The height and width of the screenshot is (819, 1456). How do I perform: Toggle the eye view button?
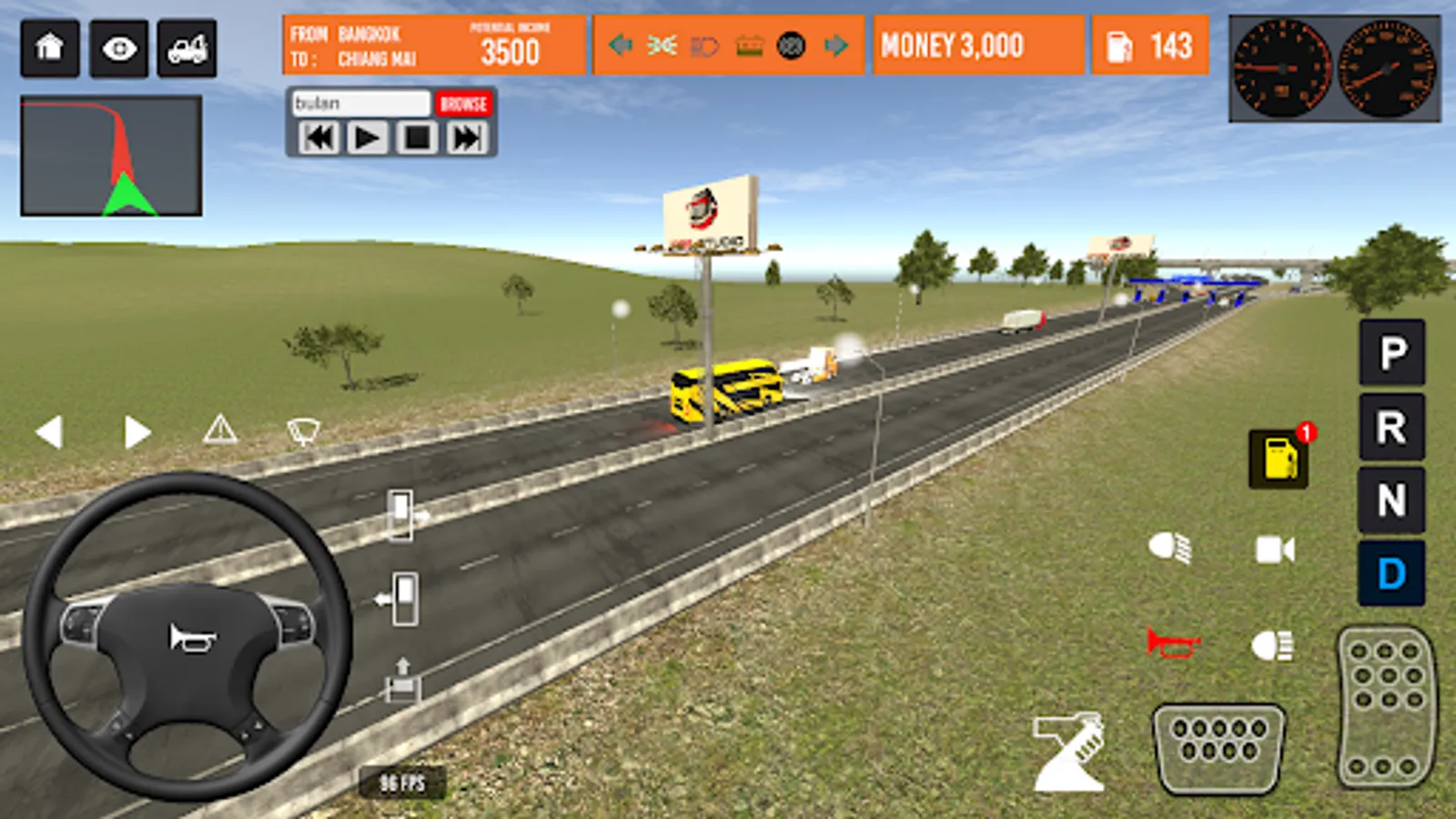(x=118, y=47)
